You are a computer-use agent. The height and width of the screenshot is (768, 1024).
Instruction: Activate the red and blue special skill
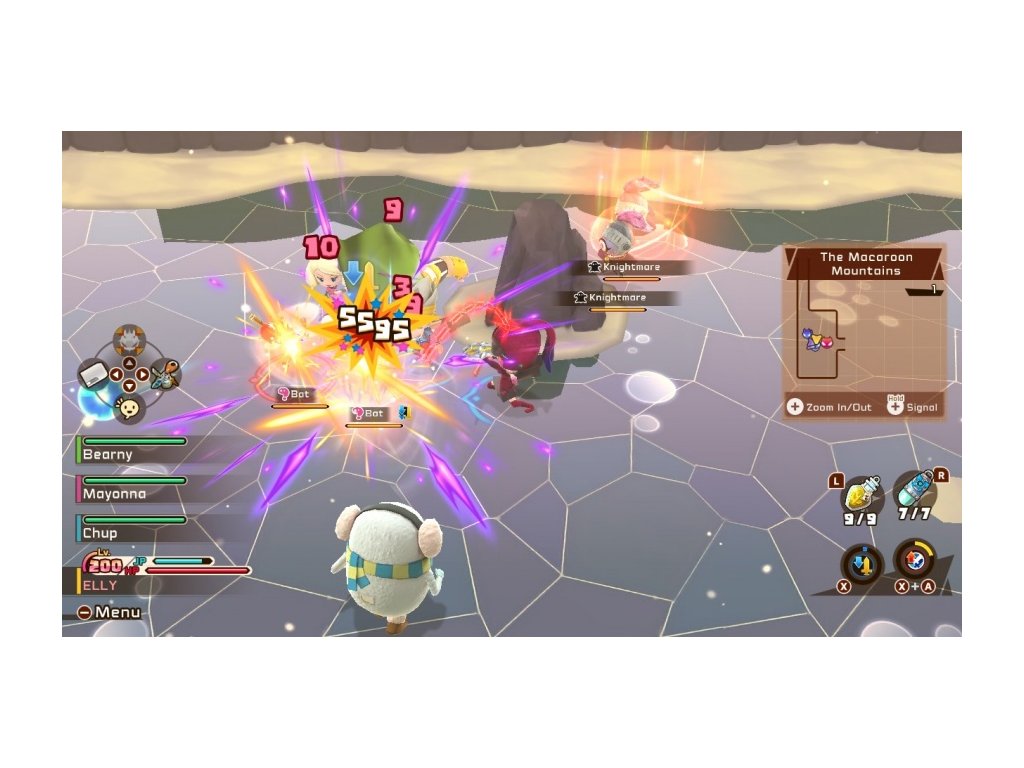click(912, 558)
